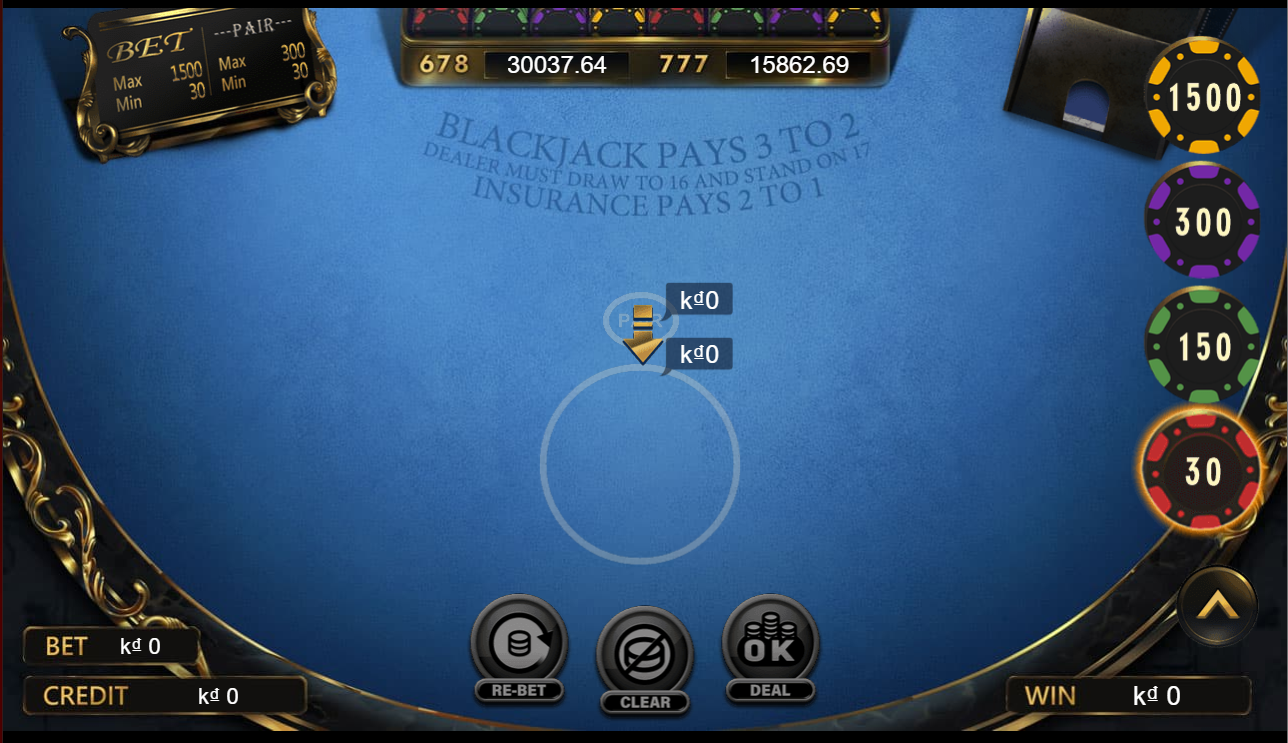Click the main betting circle

point(641,466)
